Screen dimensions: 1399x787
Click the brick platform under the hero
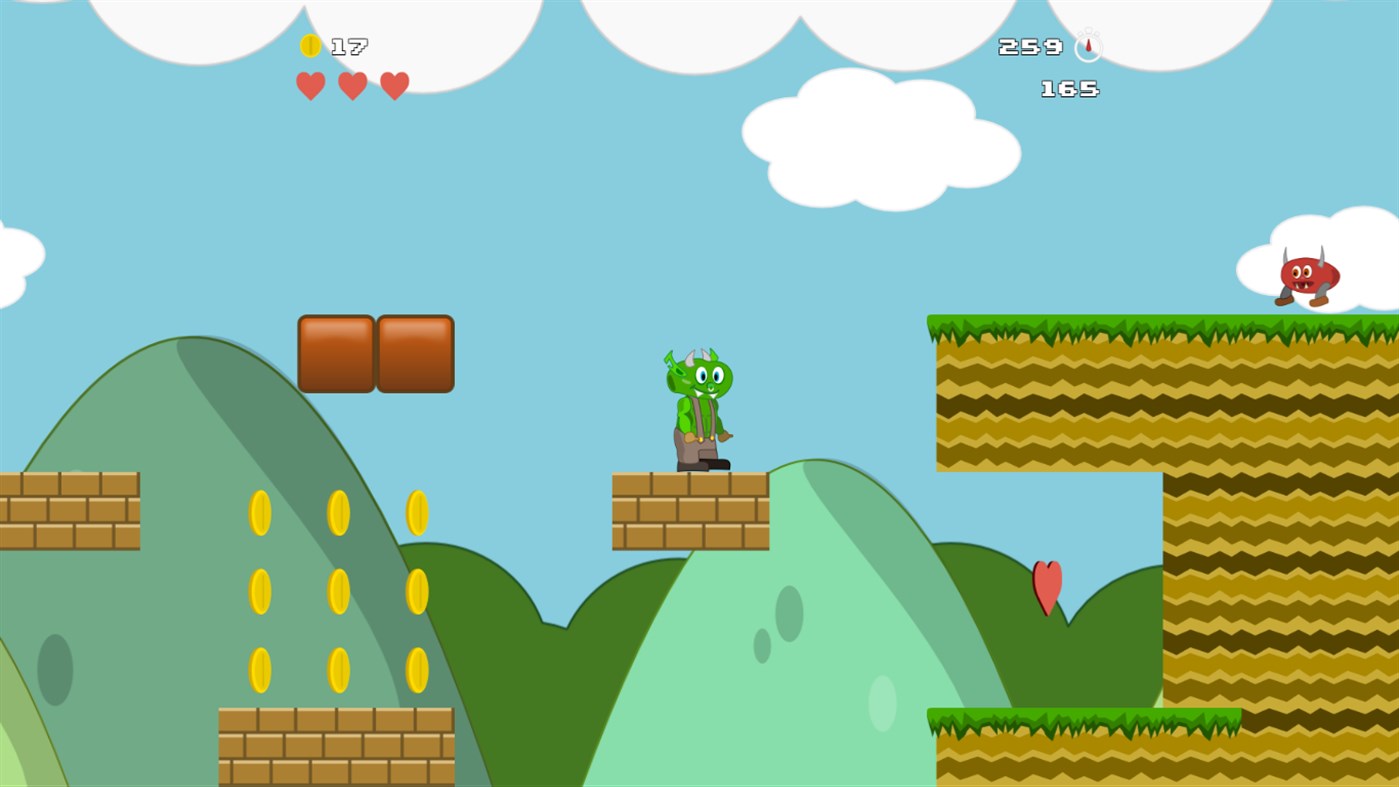click(690, 510)
